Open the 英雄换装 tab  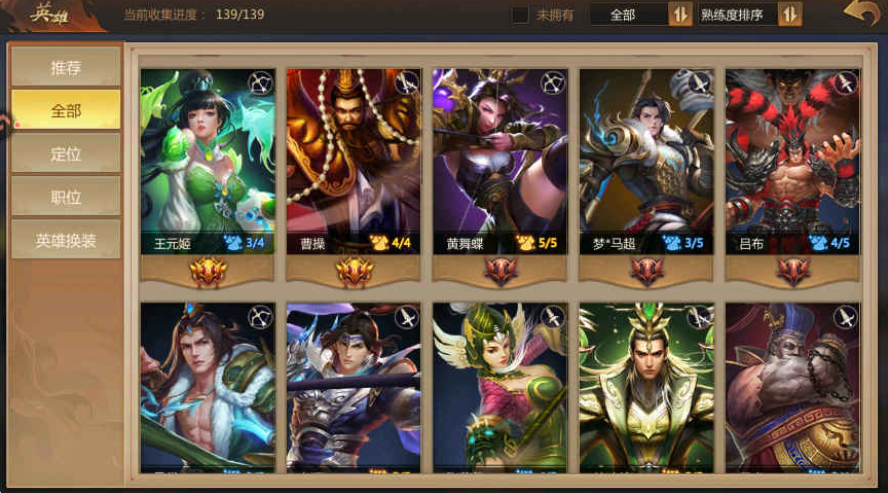click(x=66, y=240)
